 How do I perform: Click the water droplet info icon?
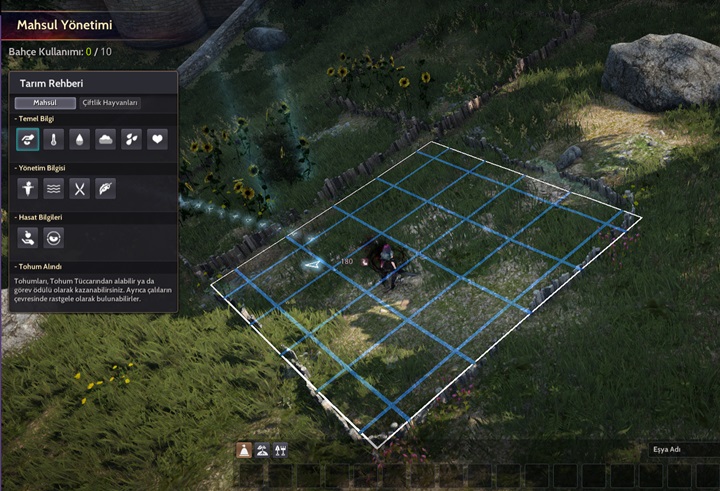[80, 139]
